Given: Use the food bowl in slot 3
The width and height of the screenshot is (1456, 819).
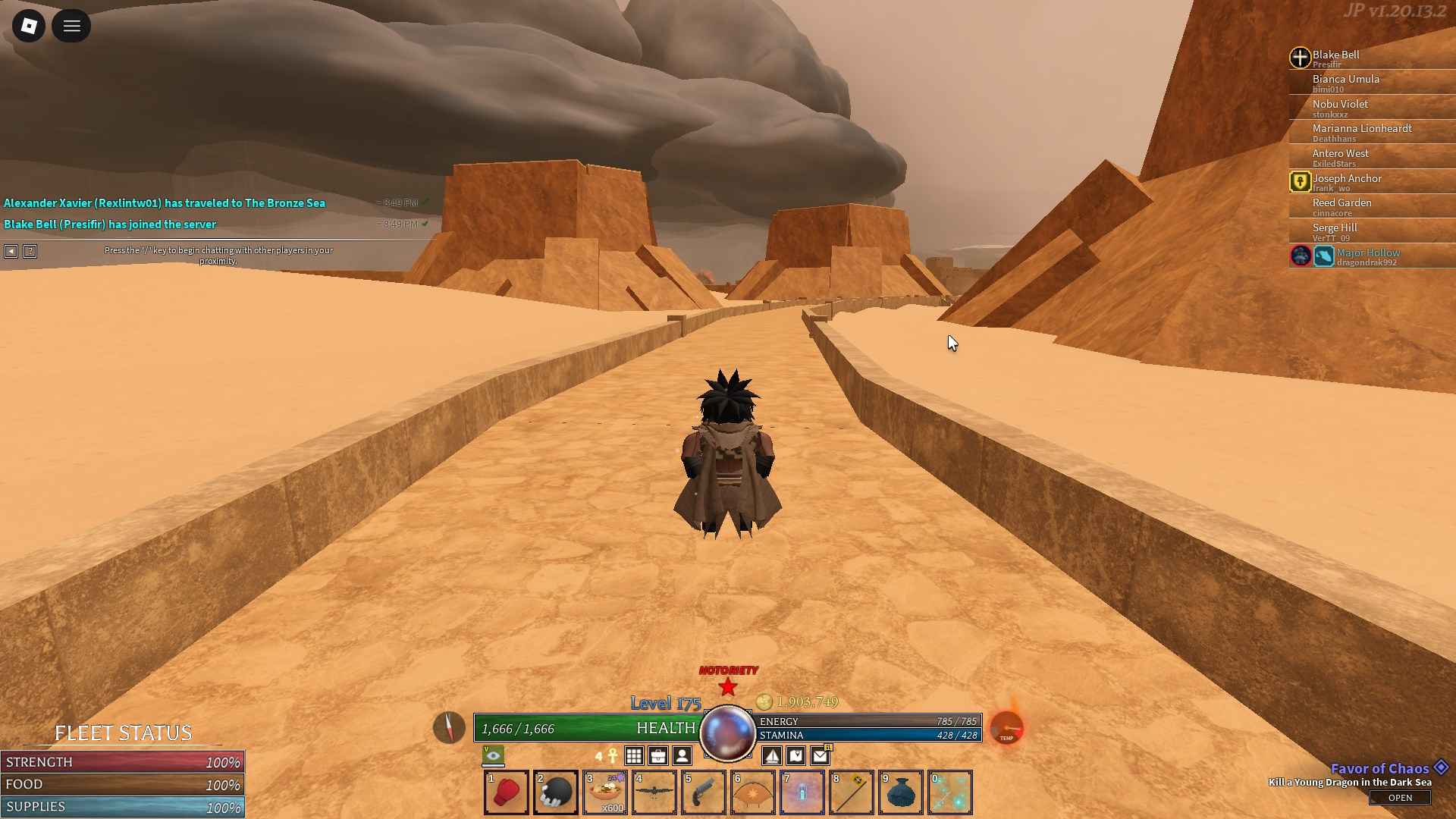Looking at the screenshot, I should (605, 792).
